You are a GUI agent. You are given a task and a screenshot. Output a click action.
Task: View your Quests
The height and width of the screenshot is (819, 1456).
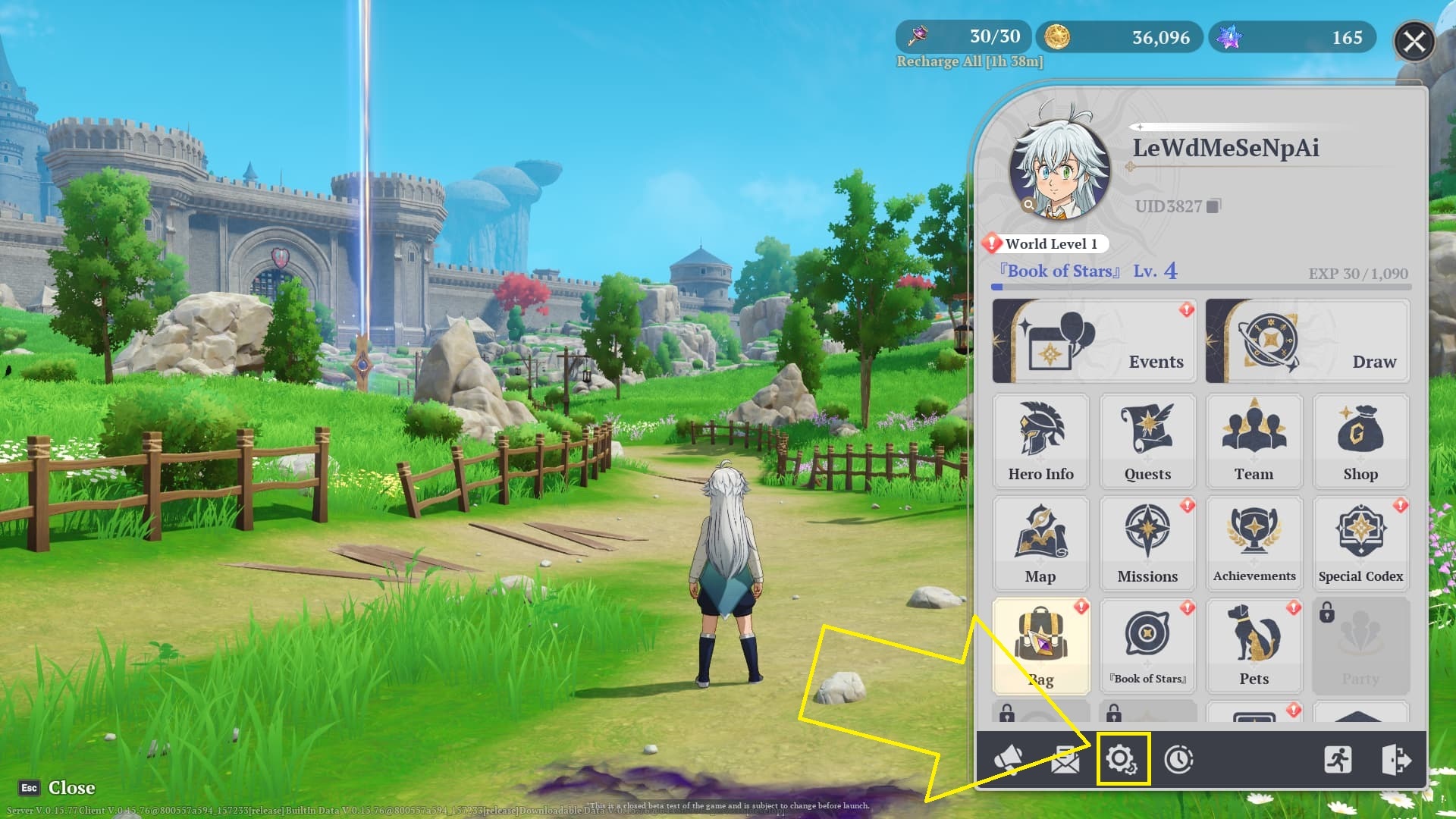tap(1147, 441)
